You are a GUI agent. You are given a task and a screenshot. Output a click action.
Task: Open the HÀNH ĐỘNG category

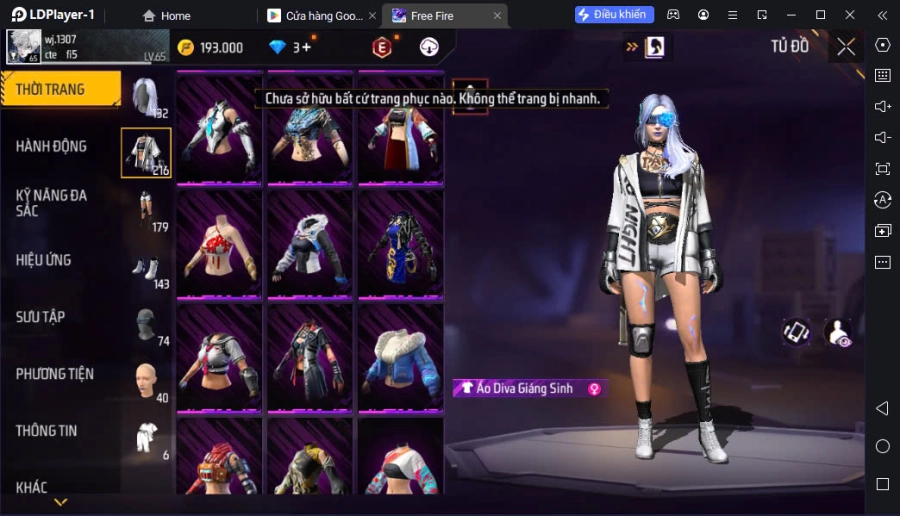(52, 146)
